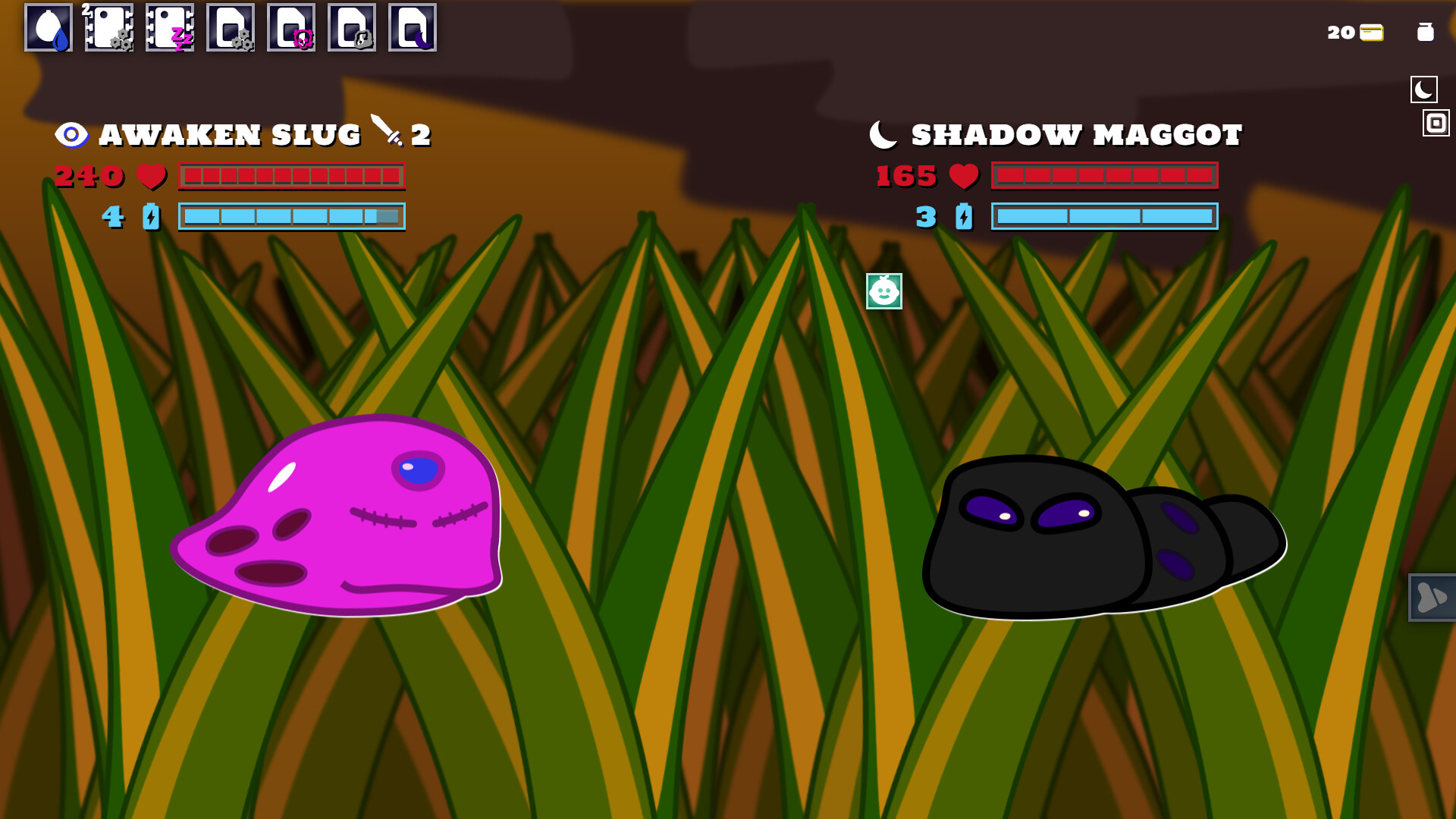Use the pink skull poison card
Screen dimensions: 1456x819
[291, 29]
